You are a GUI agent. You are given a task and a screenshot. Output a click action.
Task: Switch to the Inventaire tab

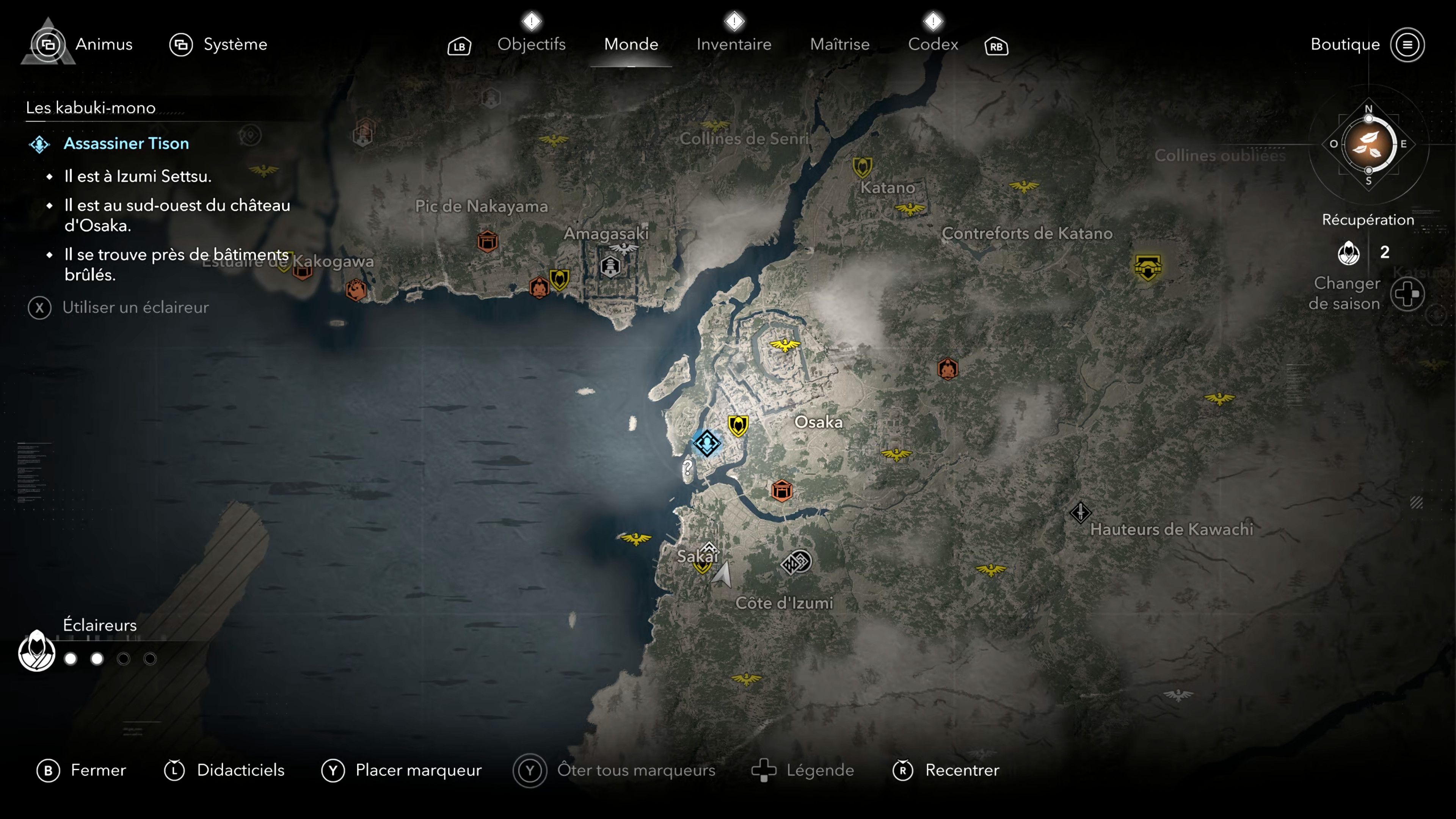click(x=733, y=44)
